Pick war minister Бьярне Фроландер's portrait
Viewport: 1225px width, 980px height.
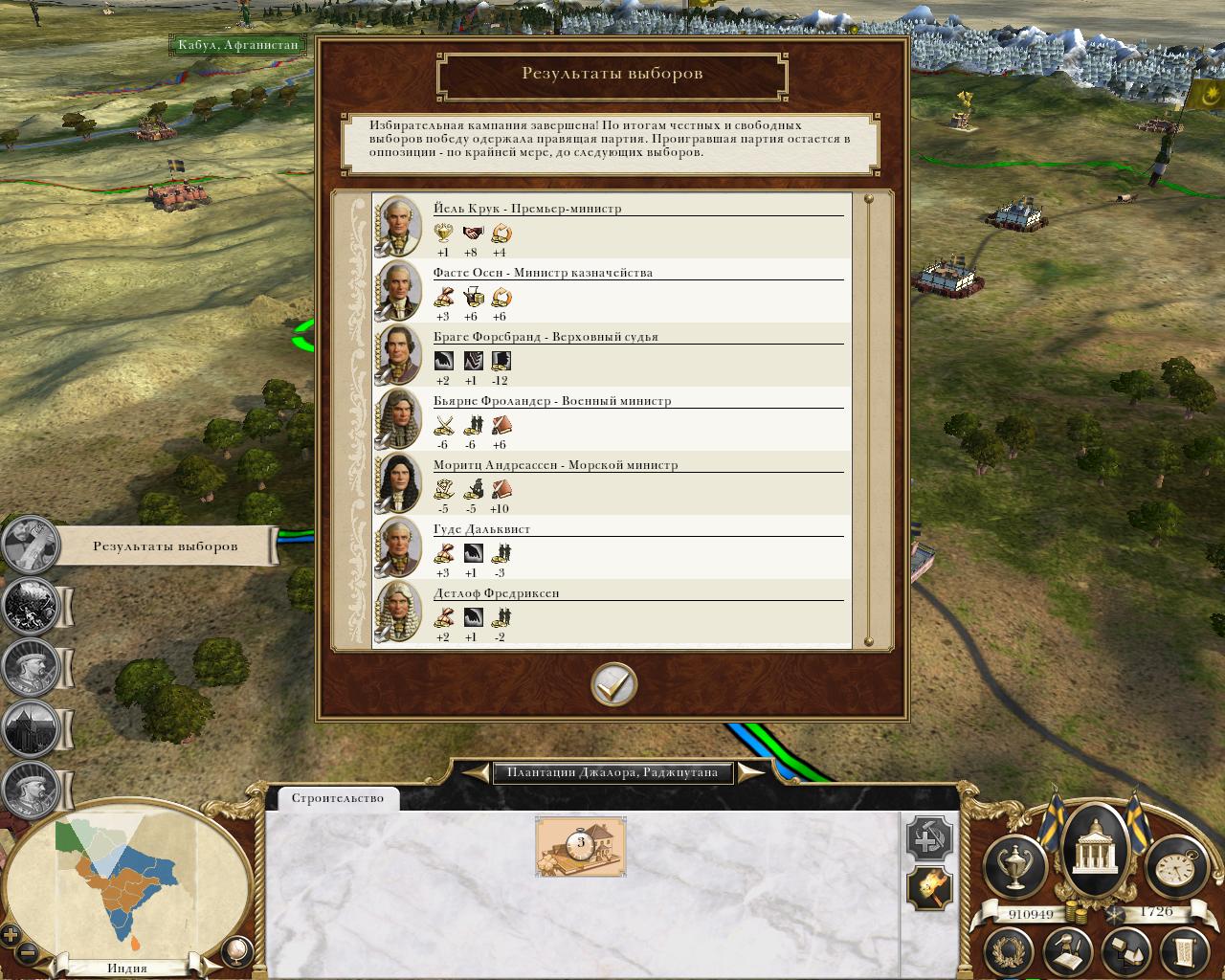pos(398,419)
